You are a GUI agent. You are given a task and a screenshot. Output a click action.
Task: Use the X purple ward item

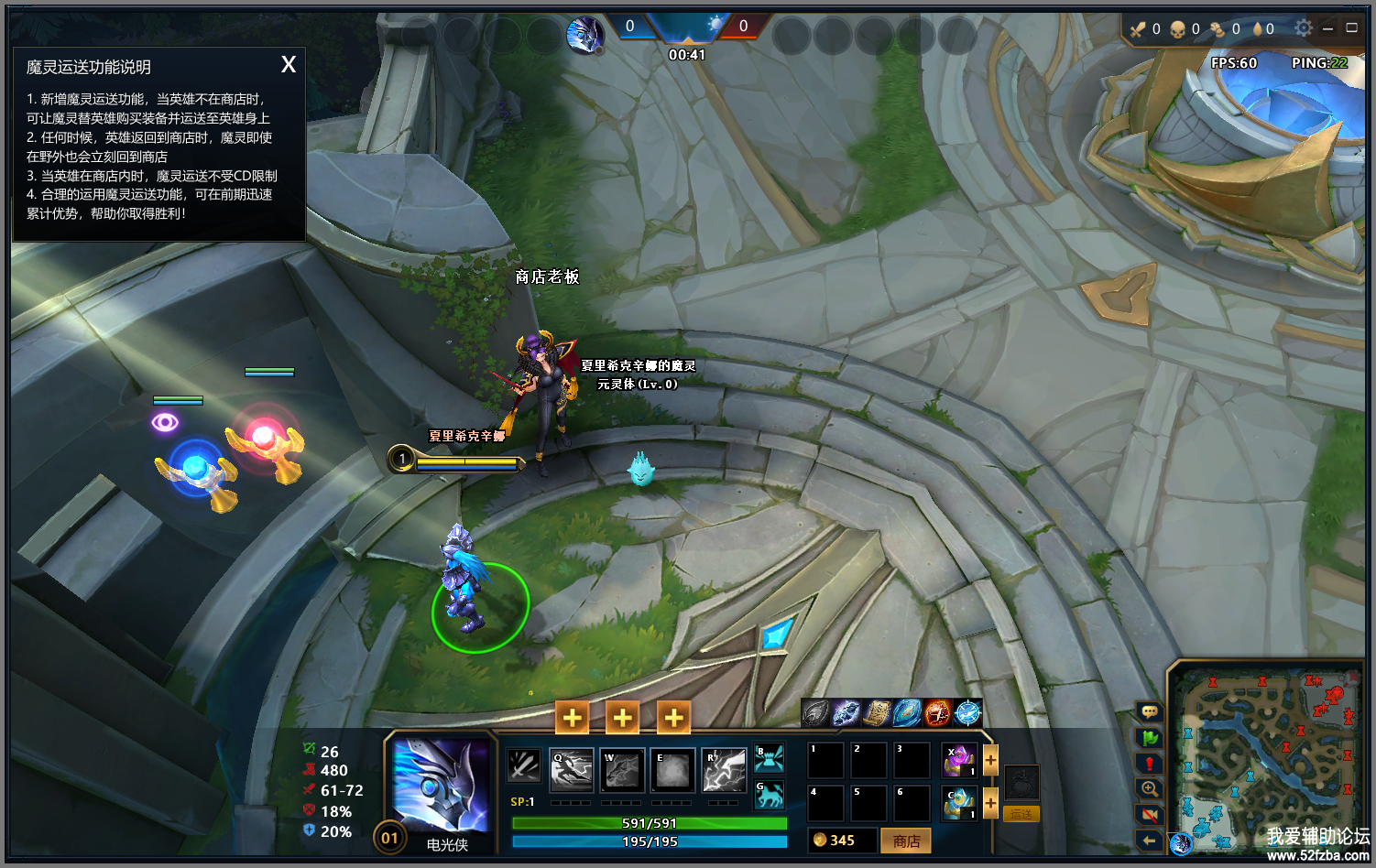click(x=959, y=760)
